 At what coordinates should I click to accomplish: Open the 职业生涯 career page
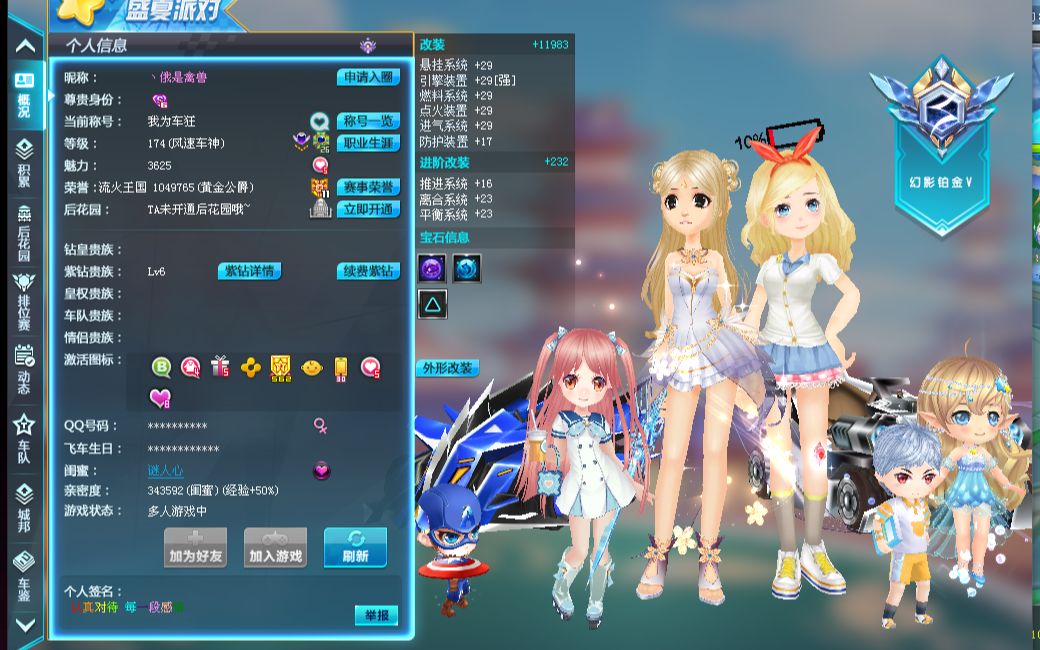coord(368,143)
